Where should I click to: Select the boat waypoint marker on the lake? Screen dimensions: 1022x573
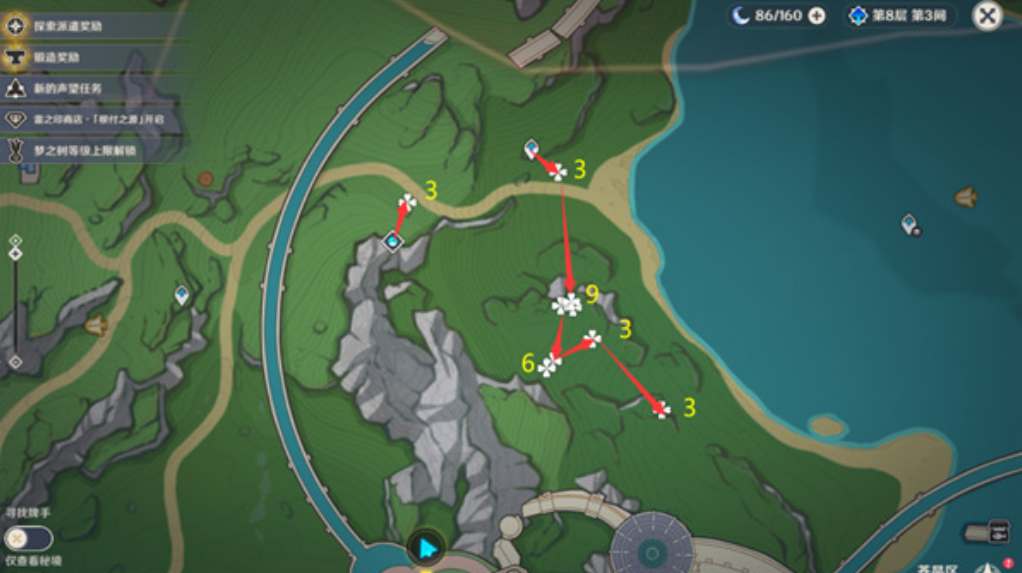(965, 198)
